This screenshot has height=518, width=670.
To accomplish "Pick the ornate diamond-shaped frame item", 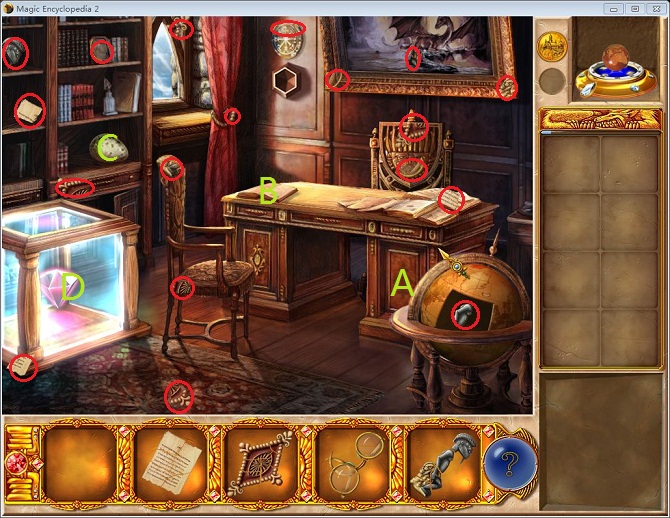I will (259, 462).
